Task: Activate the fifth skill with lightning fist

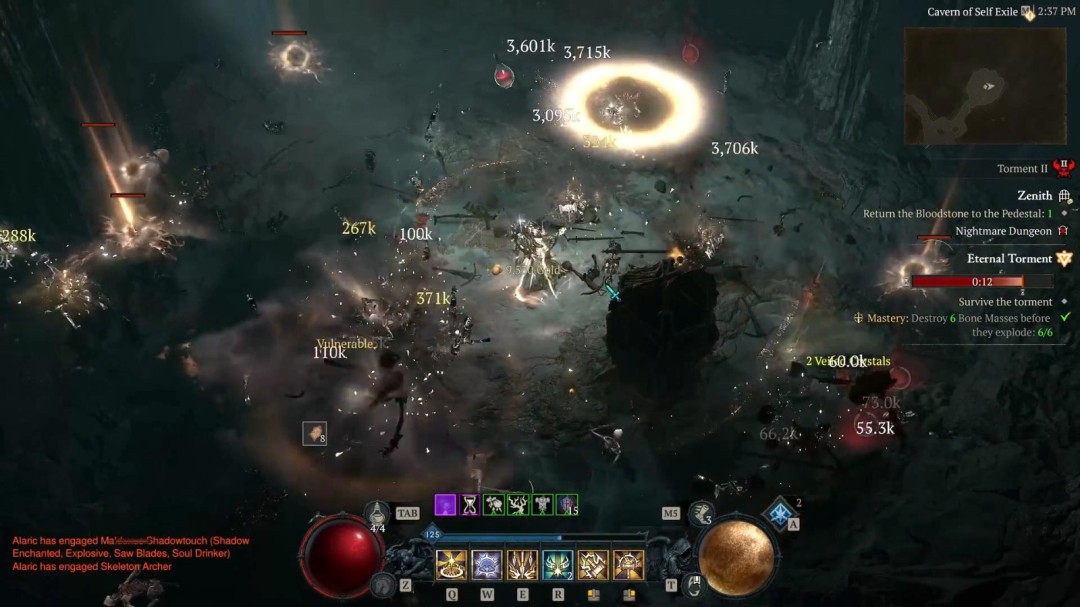Action: pos(593,565)
